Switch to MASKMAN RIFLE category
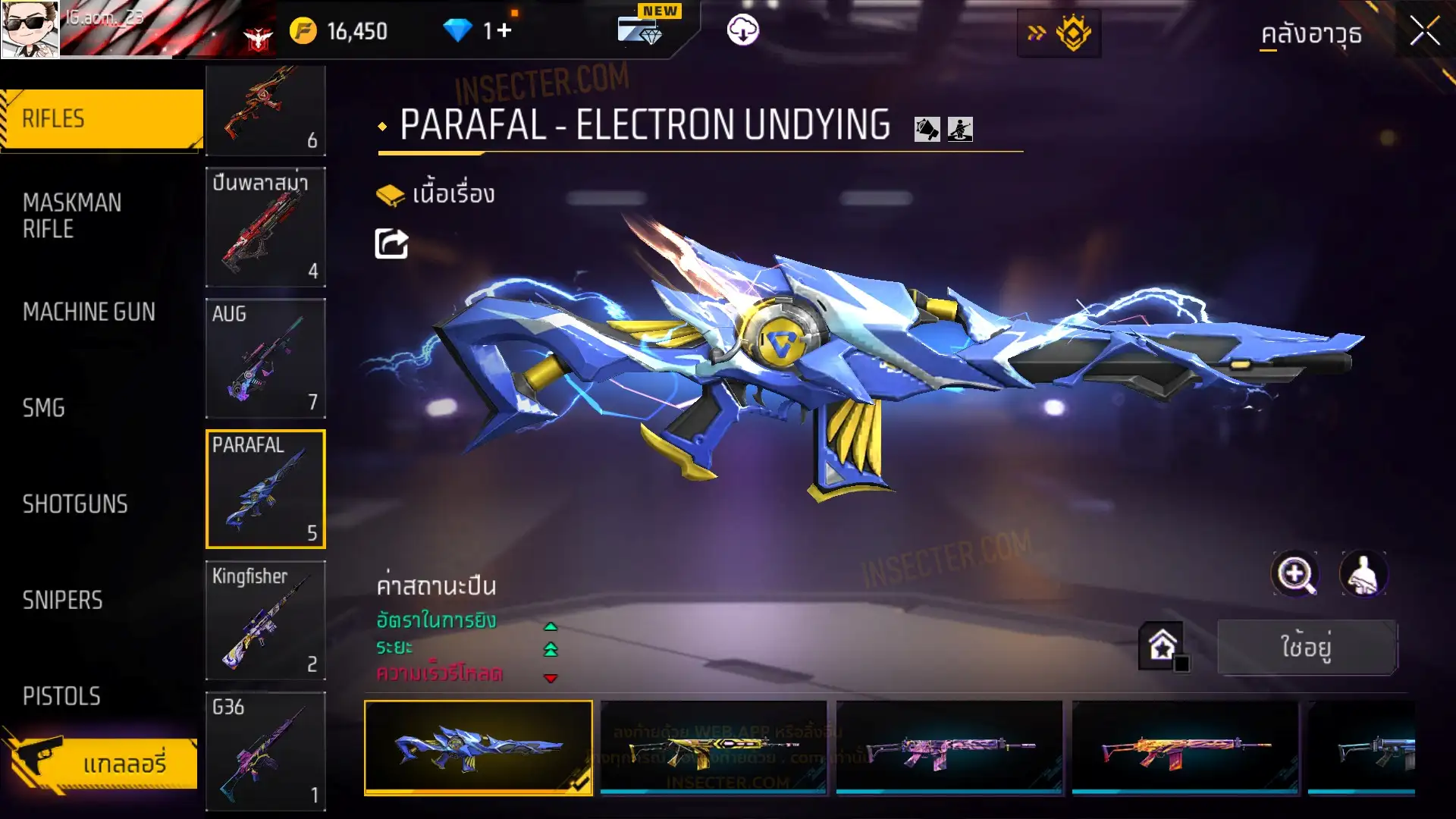 click(x=73, y=215)
